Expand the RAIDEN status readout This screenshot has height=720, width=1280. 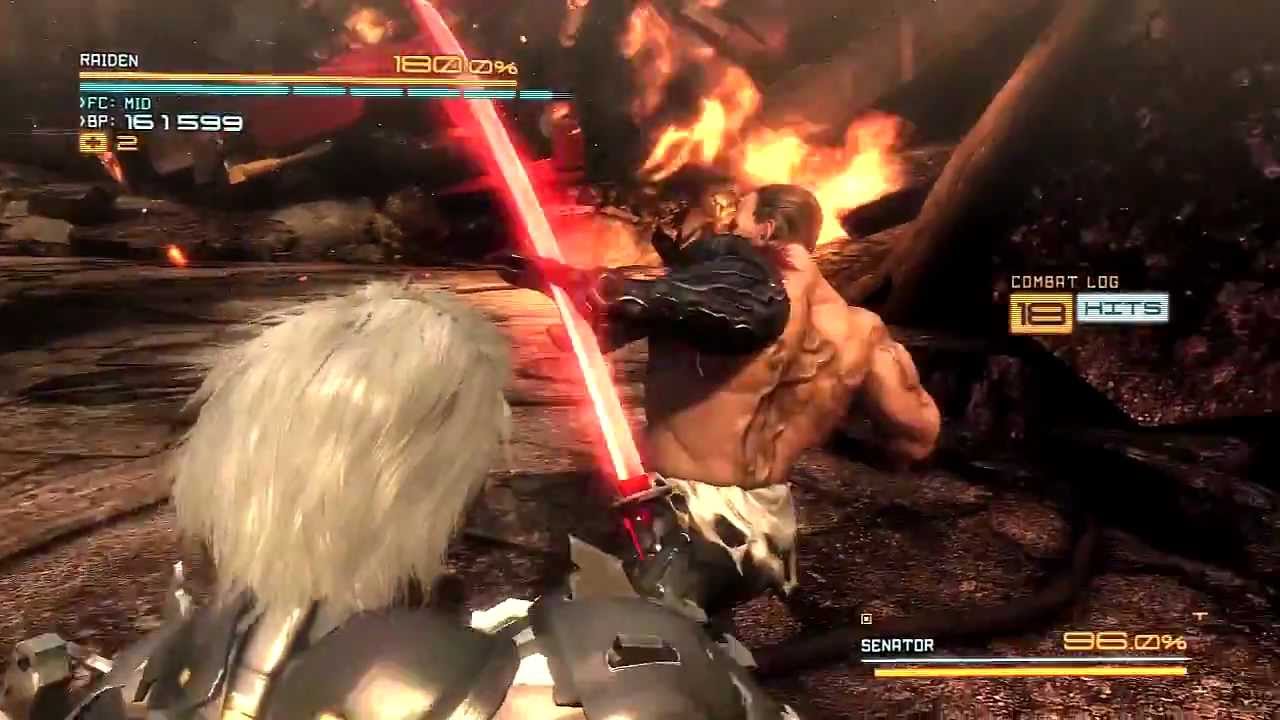[x=110, y=60]
